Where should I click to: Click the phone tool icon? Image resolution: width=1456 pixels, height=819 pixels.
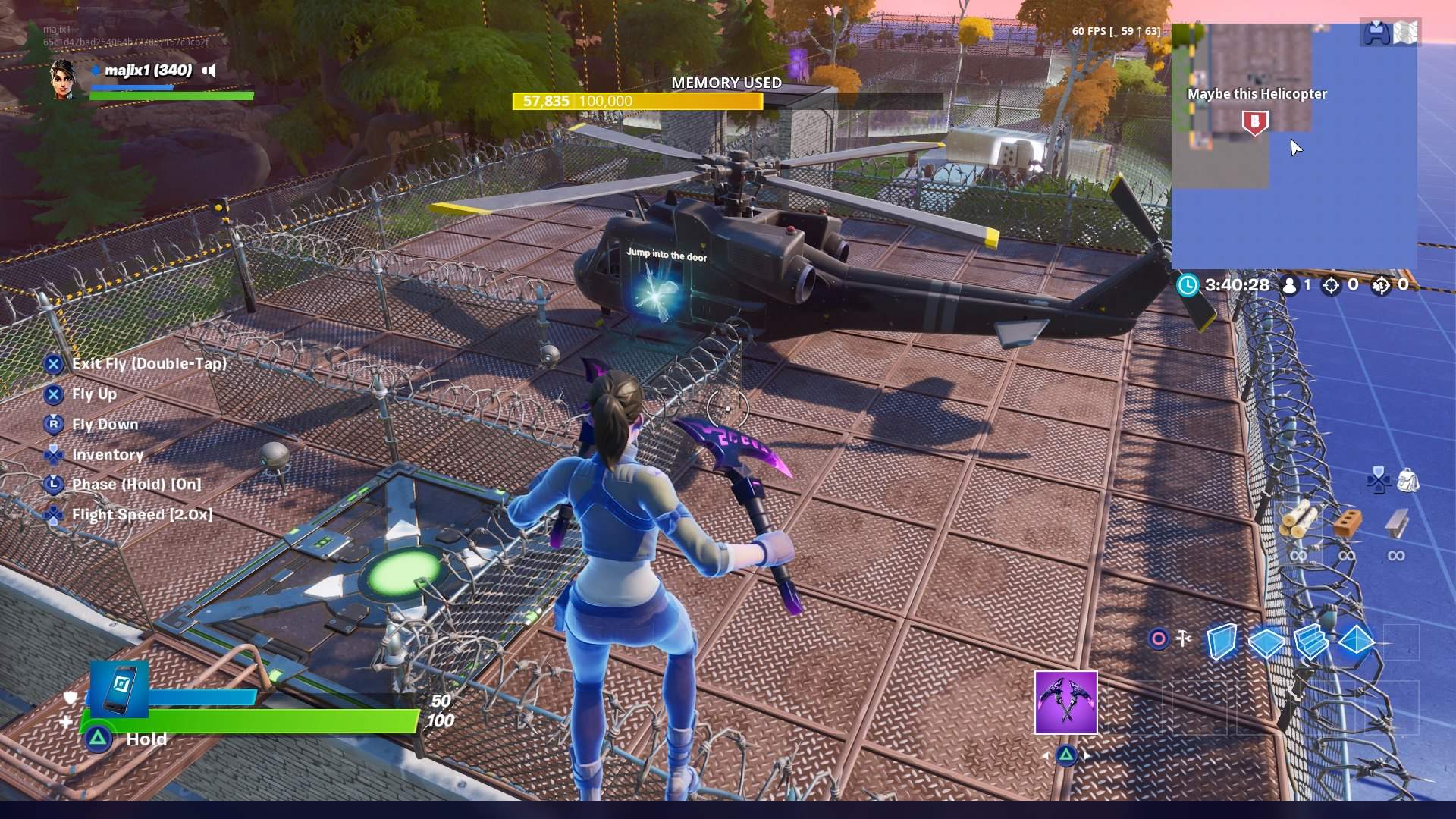tap(119, 689)
